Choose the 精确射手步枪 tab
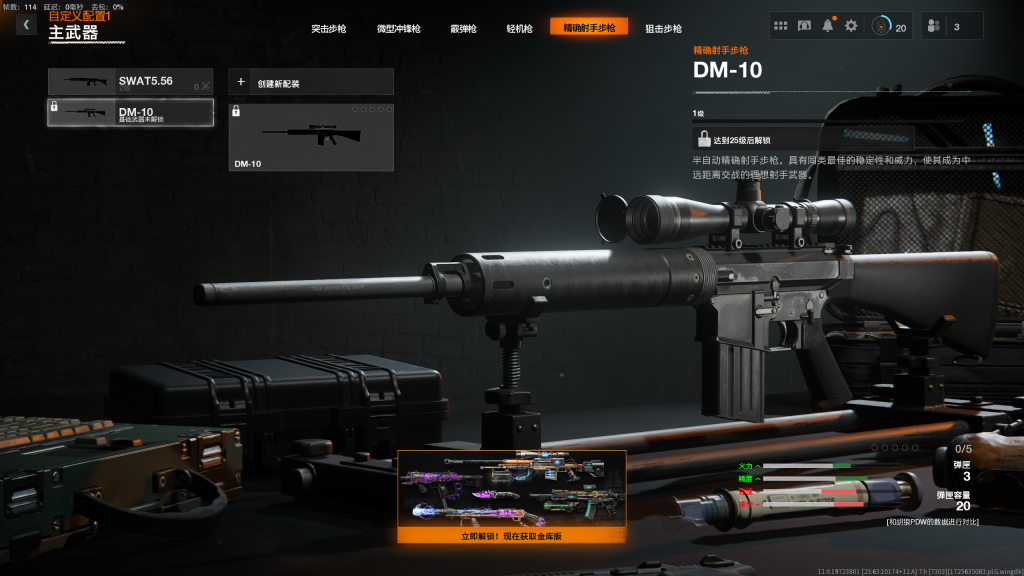 (589, 27)
